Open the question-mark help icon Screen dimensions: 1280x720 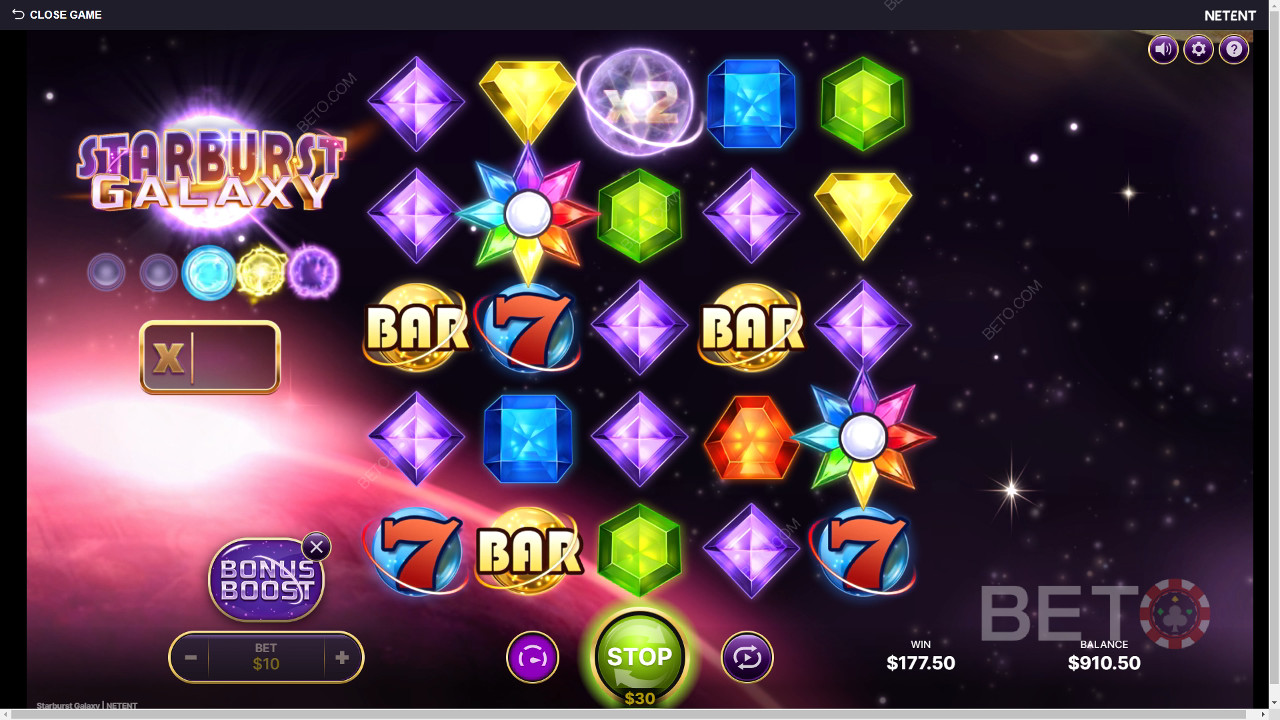coord(1233,49)
